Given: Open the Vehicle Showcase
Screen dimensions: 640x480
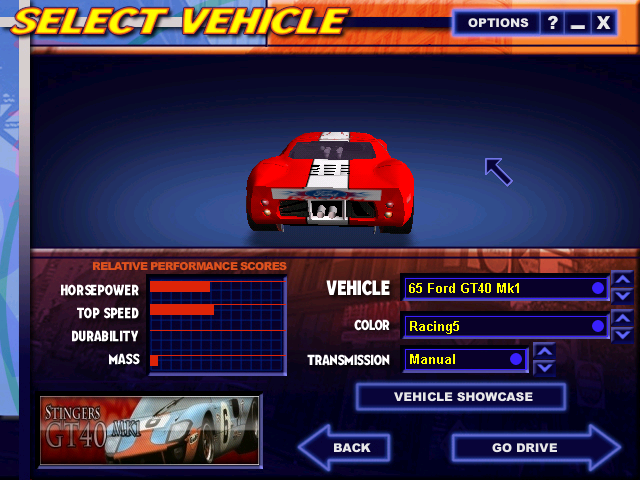Looking at the screenshot, I should pos(462,397).
